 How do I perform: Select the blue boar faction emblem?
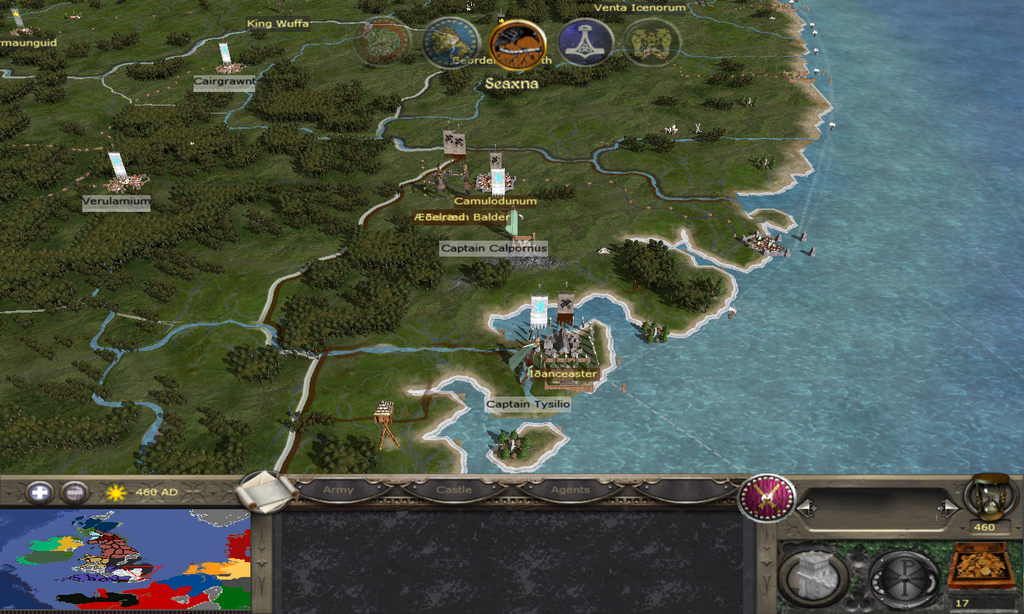(x=451, y=42)
